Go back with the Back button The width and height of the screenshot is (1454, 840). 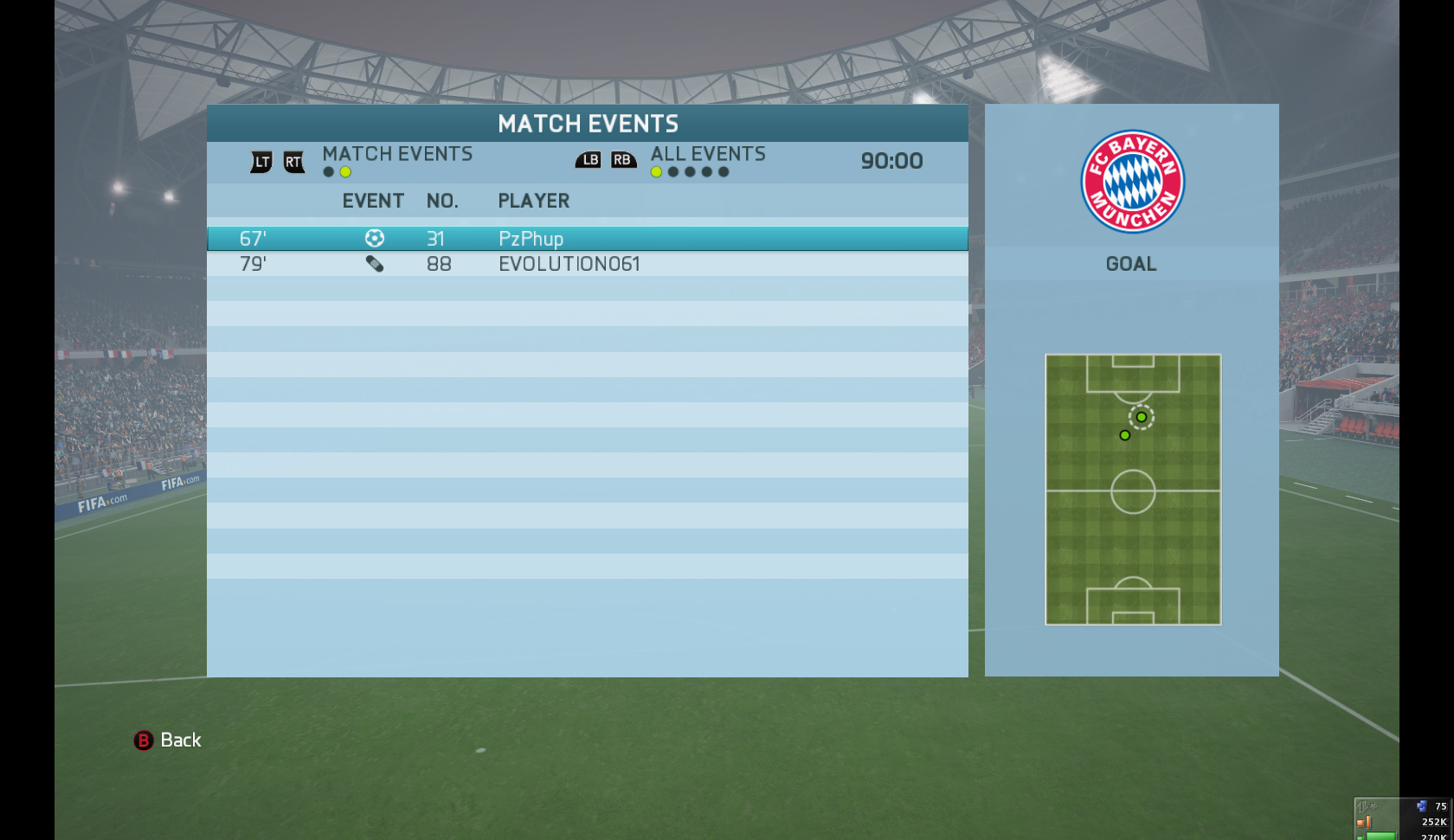point(168,741)
